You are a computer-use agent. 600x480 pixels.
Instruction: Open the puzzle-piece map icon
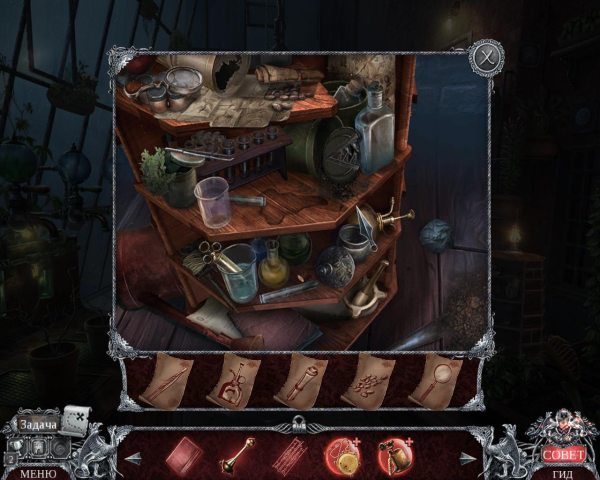76,417
